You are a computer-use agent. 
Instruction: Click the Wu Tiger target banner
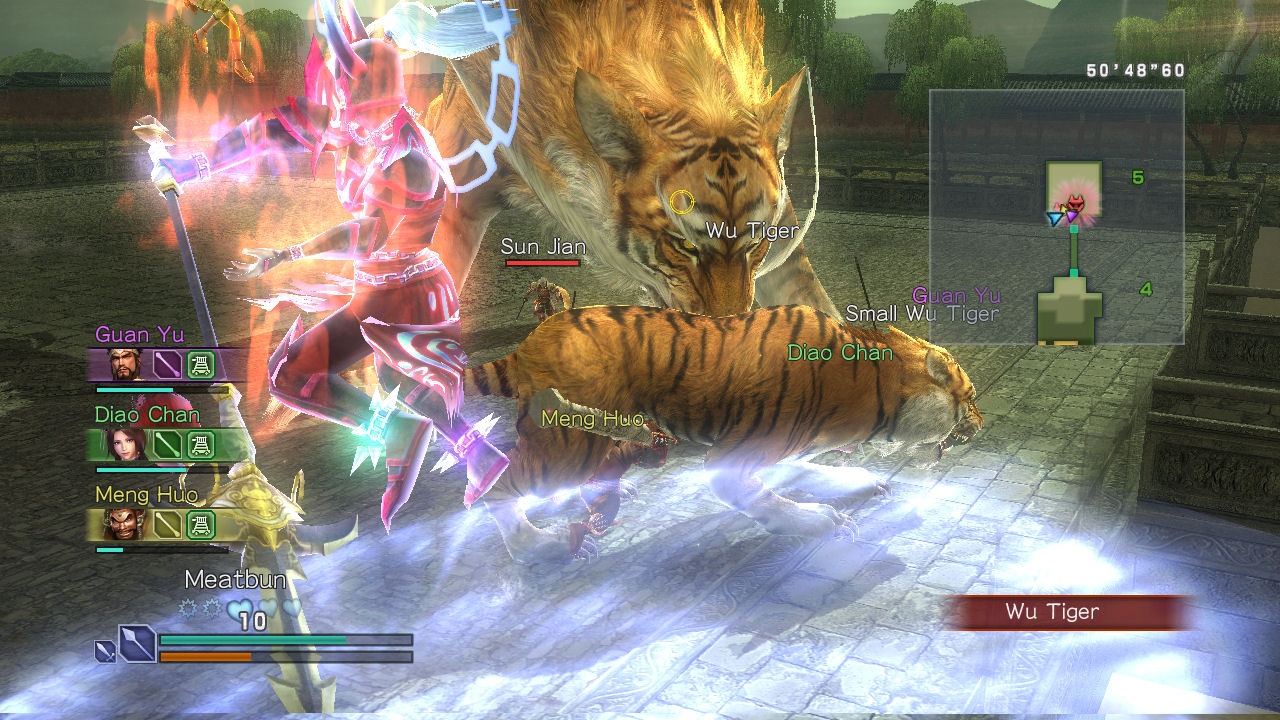[x=1068, y=612]
